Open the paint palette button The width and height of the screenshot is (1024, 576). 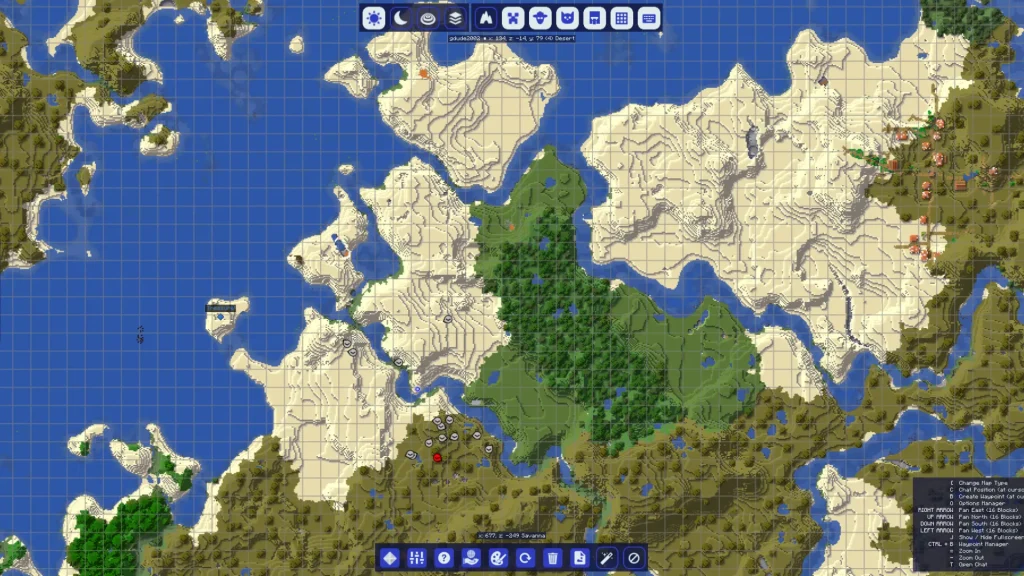pos(499,557)
